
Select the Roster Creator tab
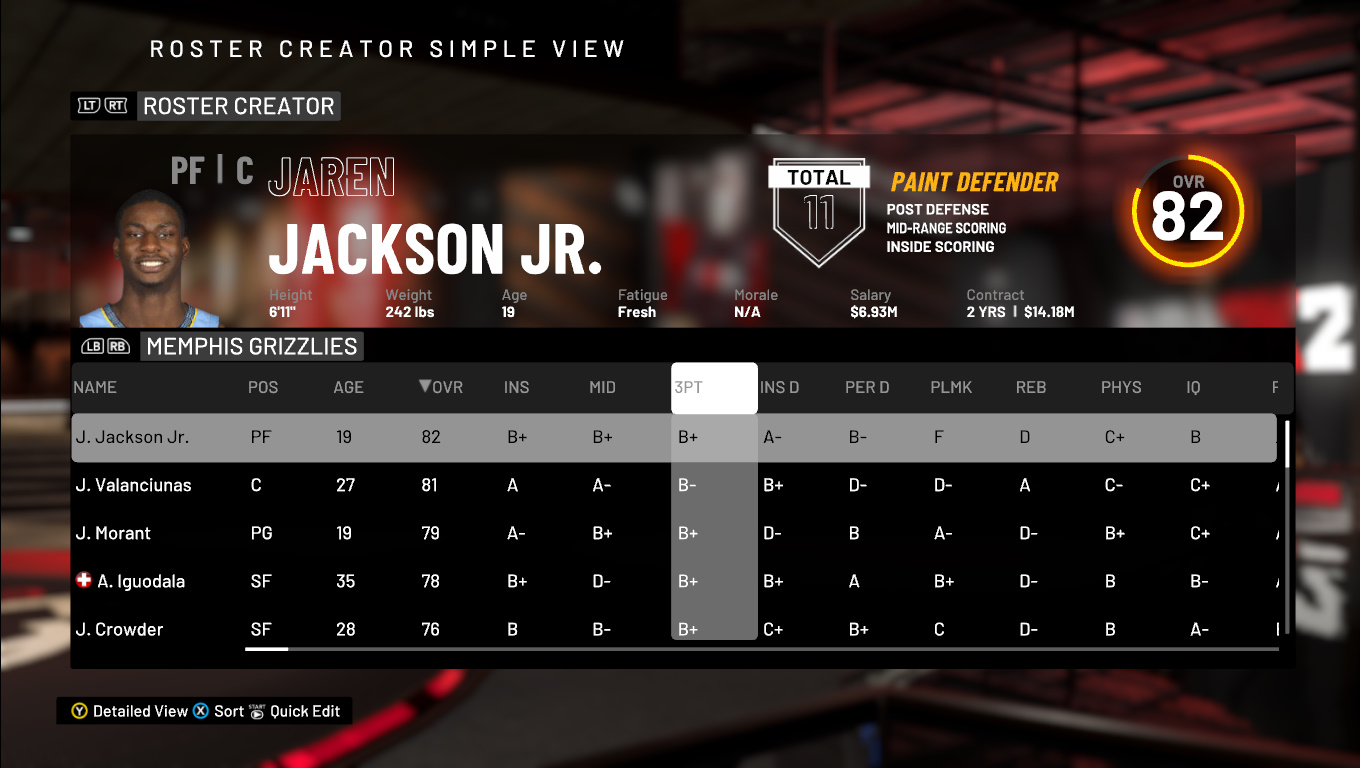coord(239,105)
